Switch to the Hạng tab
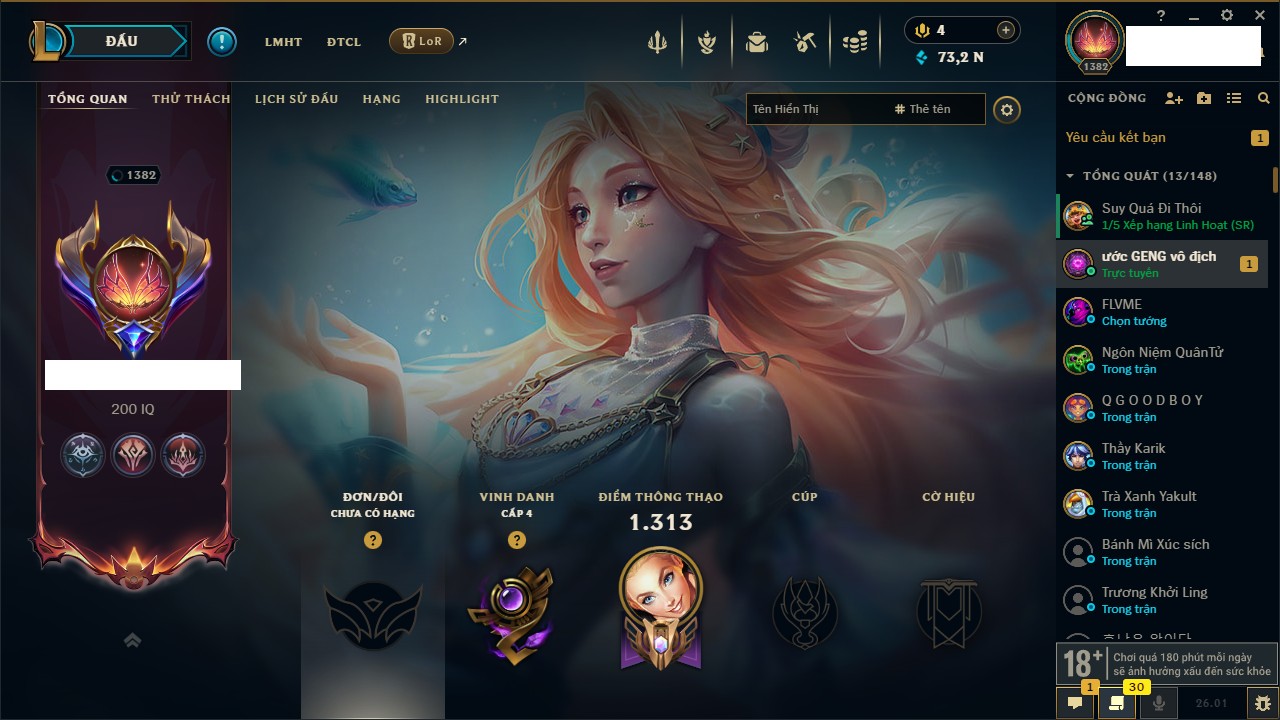 pos(381,99)
